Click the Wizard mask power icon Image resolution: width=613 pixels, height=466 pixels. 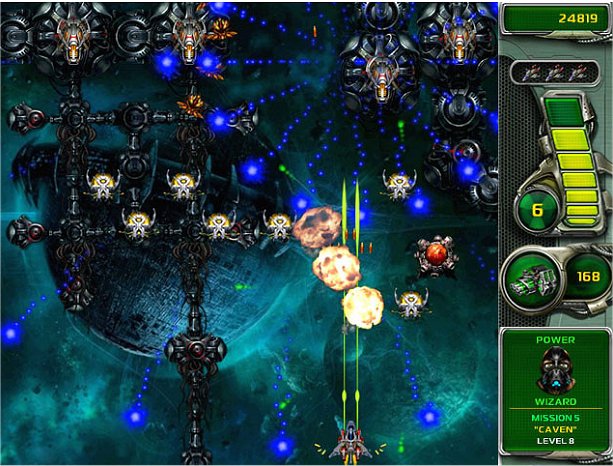click(554, 372)
